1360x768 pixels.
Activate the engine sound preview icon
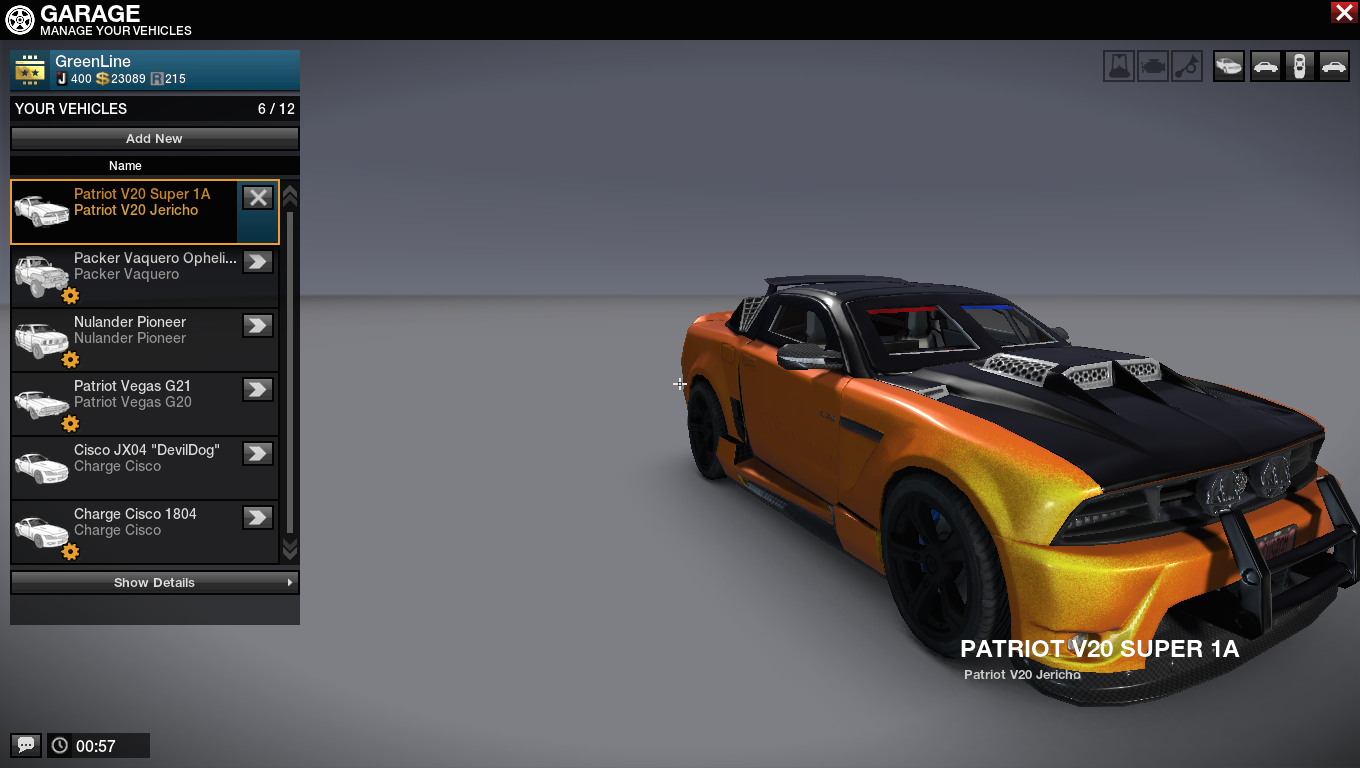pos(1153,66)
